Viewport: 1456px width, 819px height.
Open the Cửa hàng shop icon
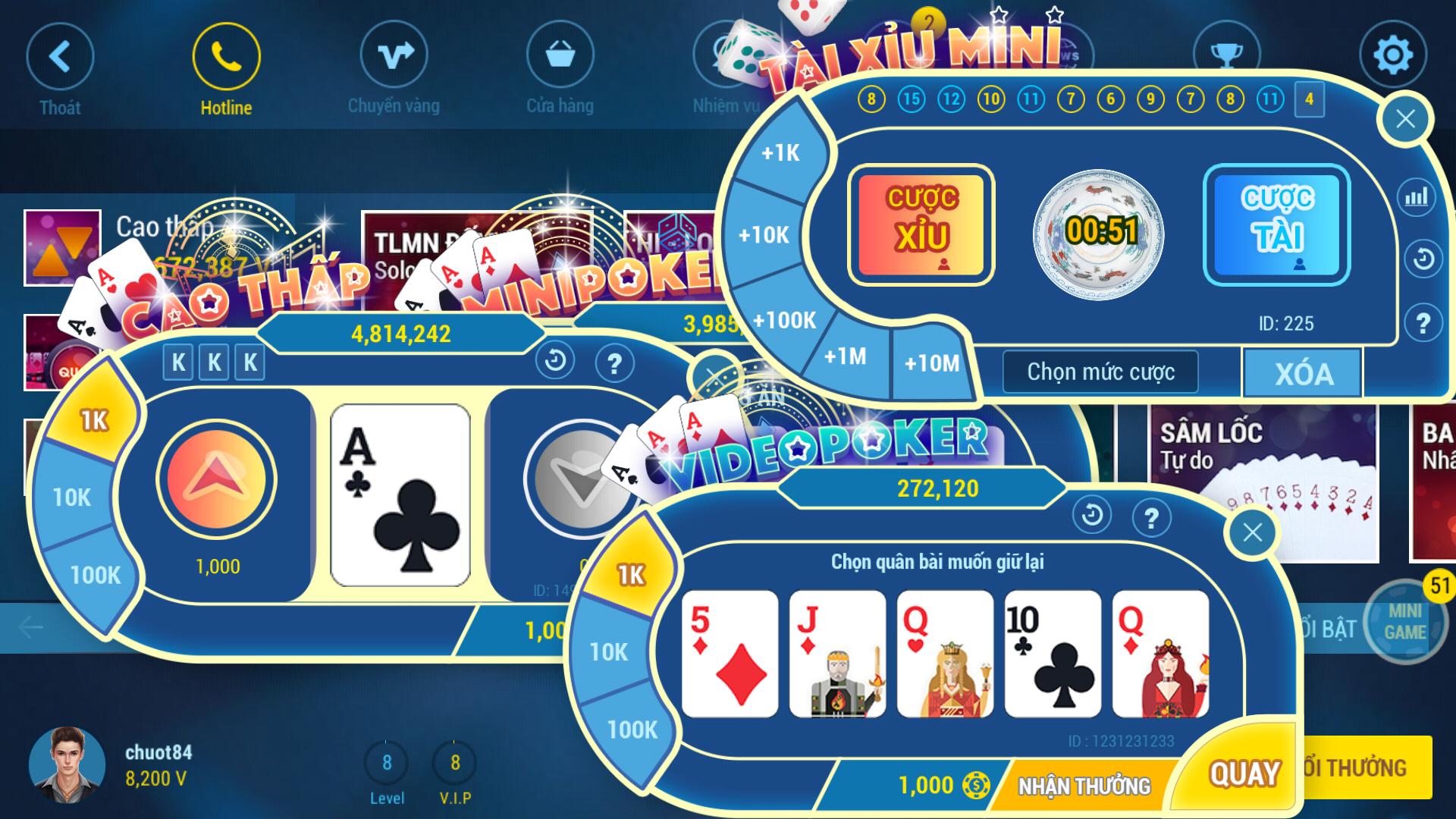pyautogui.click(x=559, y=55)
